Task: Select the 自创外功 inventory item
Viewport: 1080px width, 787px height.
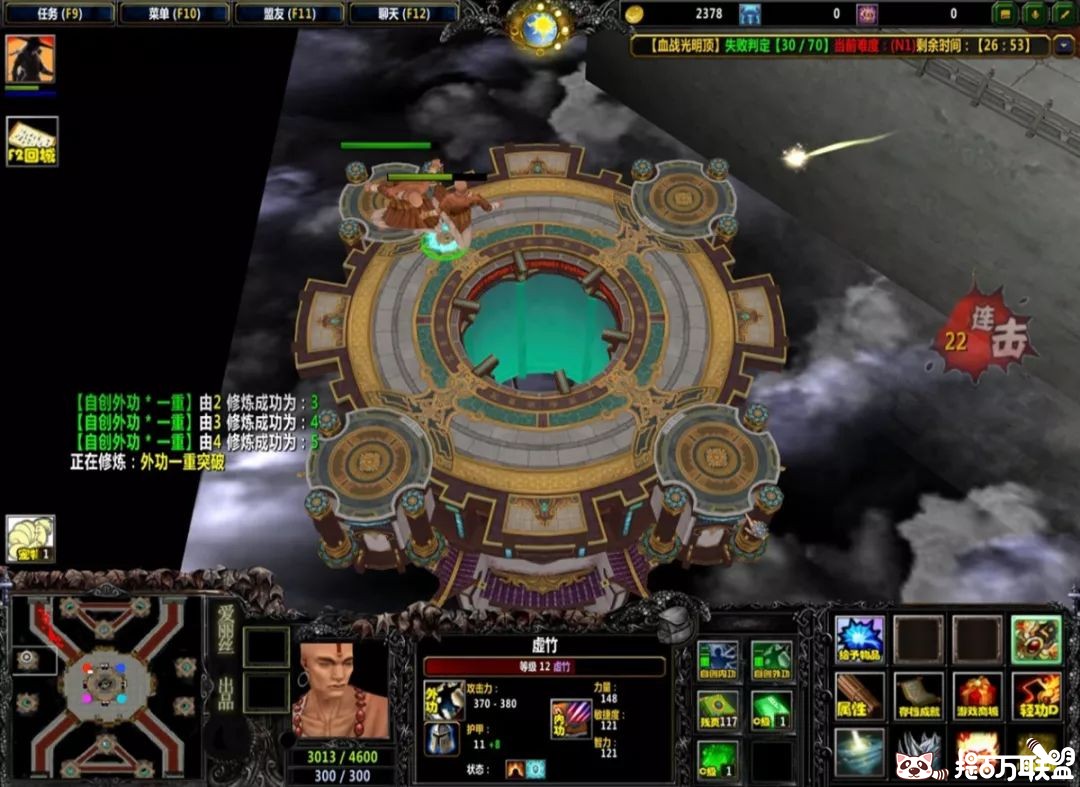Action: pos(771,660)
